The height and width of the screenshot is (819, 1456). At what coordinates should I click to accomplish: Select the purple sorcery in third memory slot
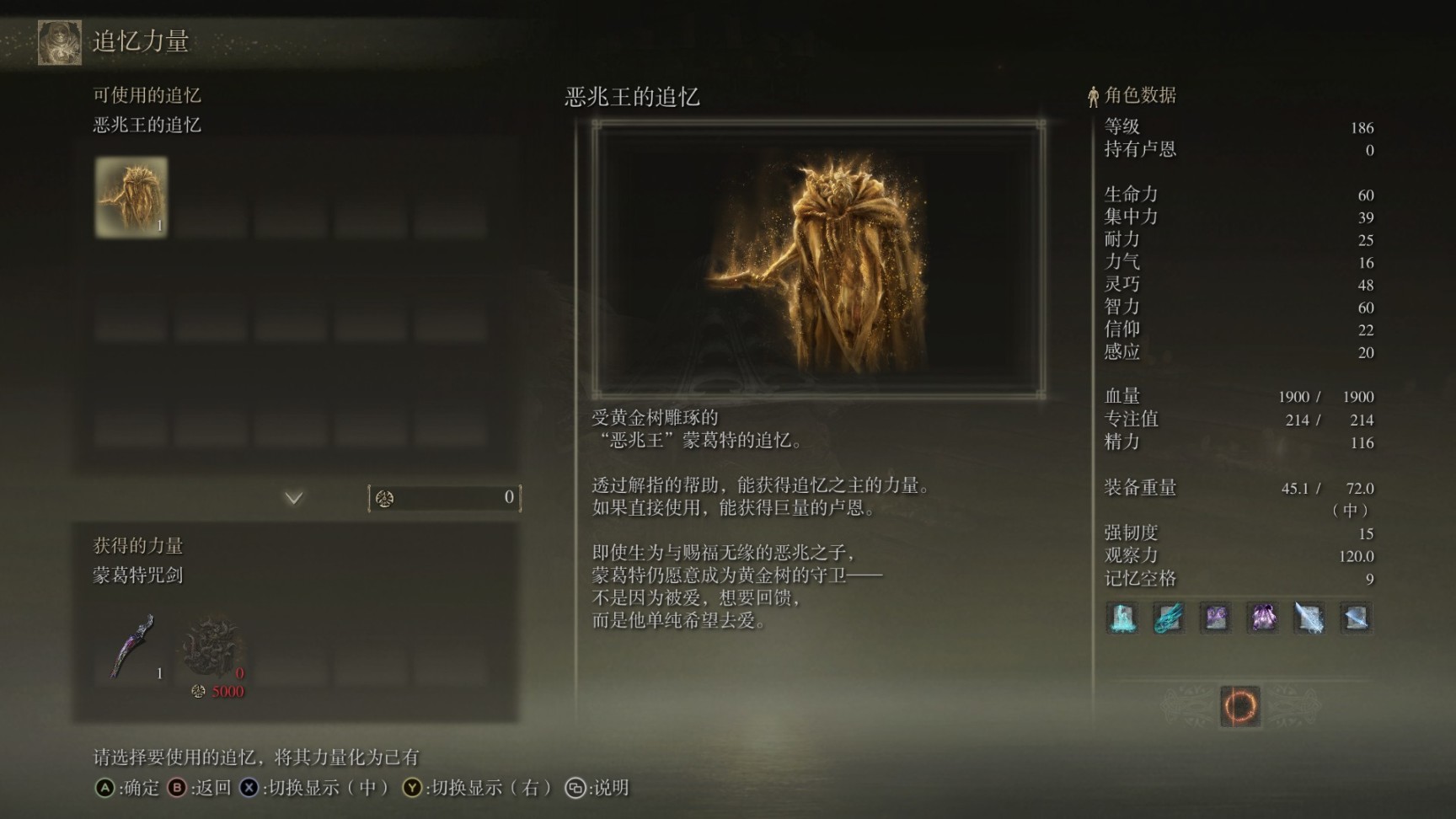point(1216,618)
